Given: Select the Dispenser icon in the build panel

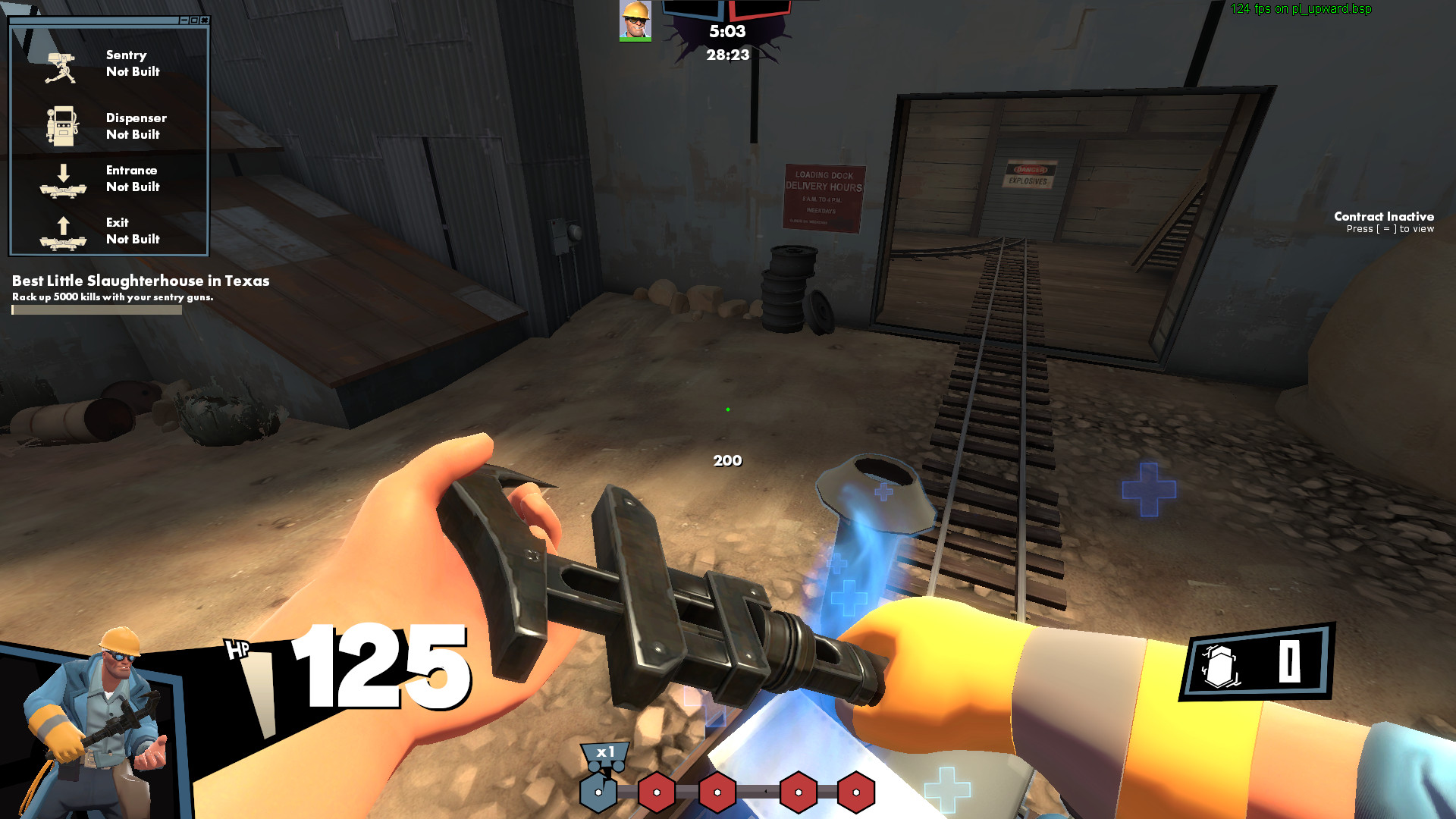Looking at the screenshot, I should coord(64,125).
